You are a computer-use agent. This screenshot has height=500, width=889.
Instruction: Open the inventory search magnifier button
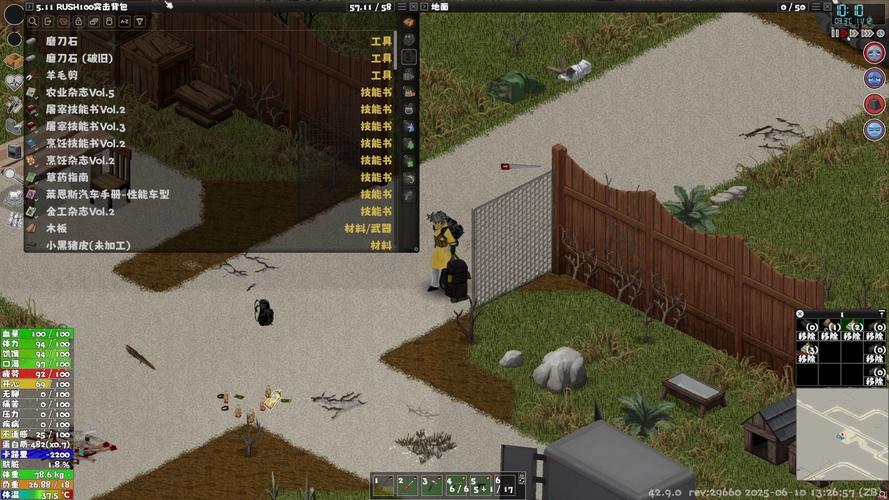pyautogui.click(x=34, y=21)
